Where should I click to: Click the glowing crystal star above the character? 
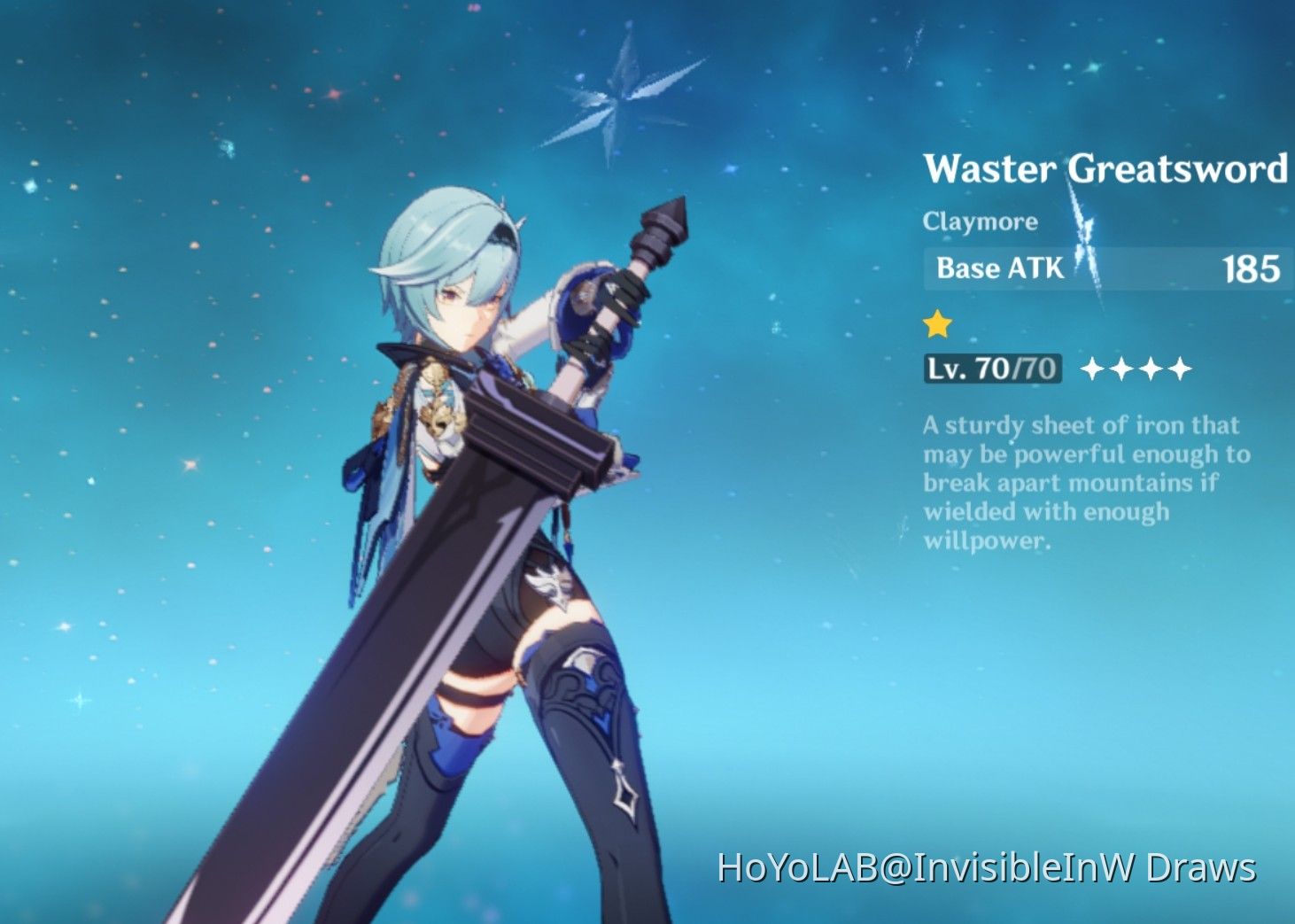pyautogui.click(x=617, y=96)
